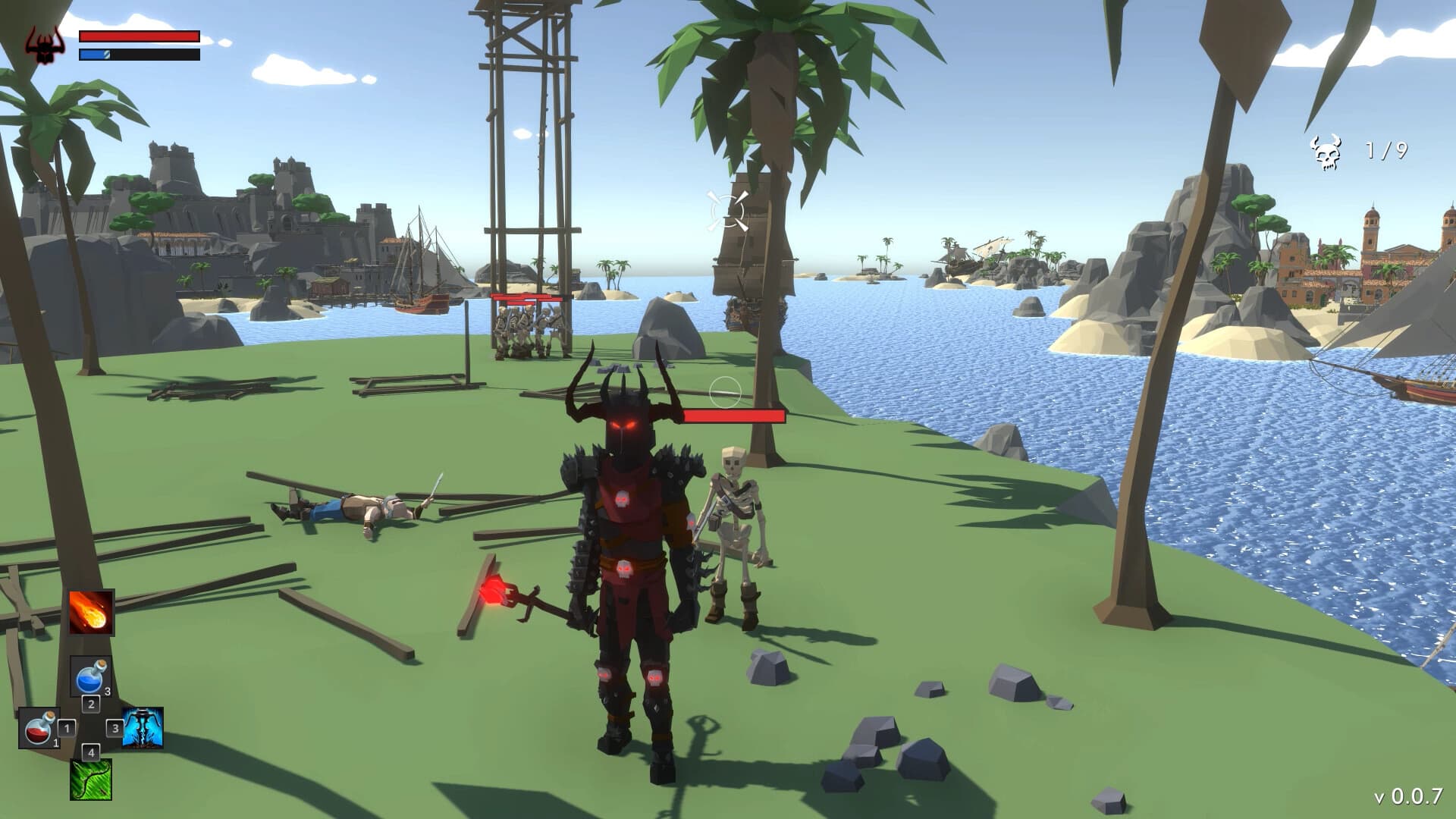Viewport: 1456px width, 819px height.
Task: Click the red health bar
Action: click(x=138, y=35)
